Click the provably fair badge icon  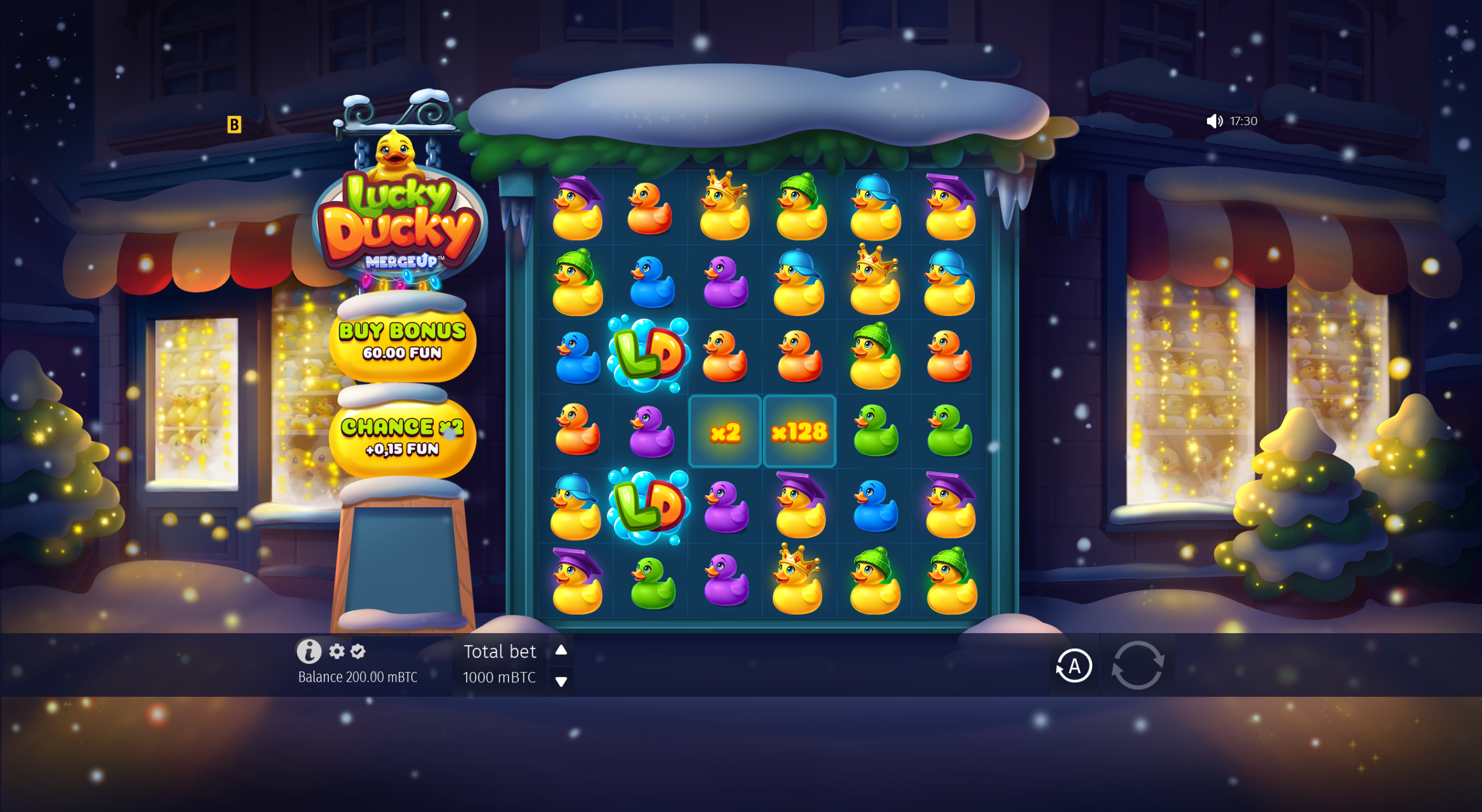(x=359, y=652)
